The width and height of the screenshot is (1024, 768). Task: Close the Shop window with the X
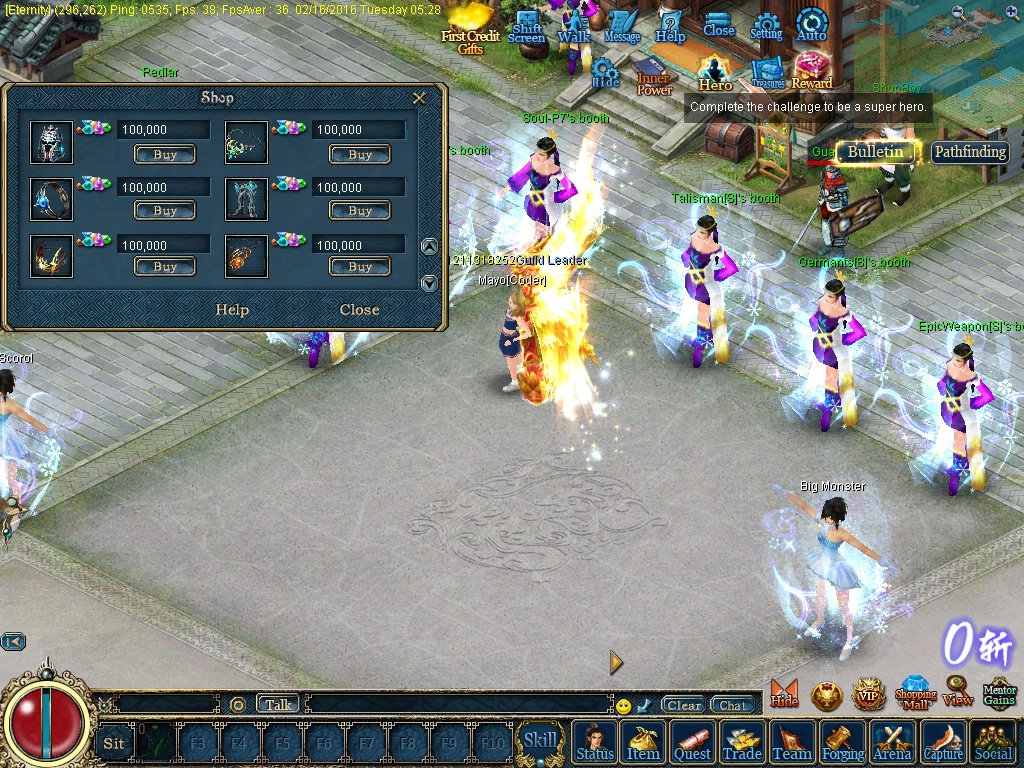tap(419, 98)
